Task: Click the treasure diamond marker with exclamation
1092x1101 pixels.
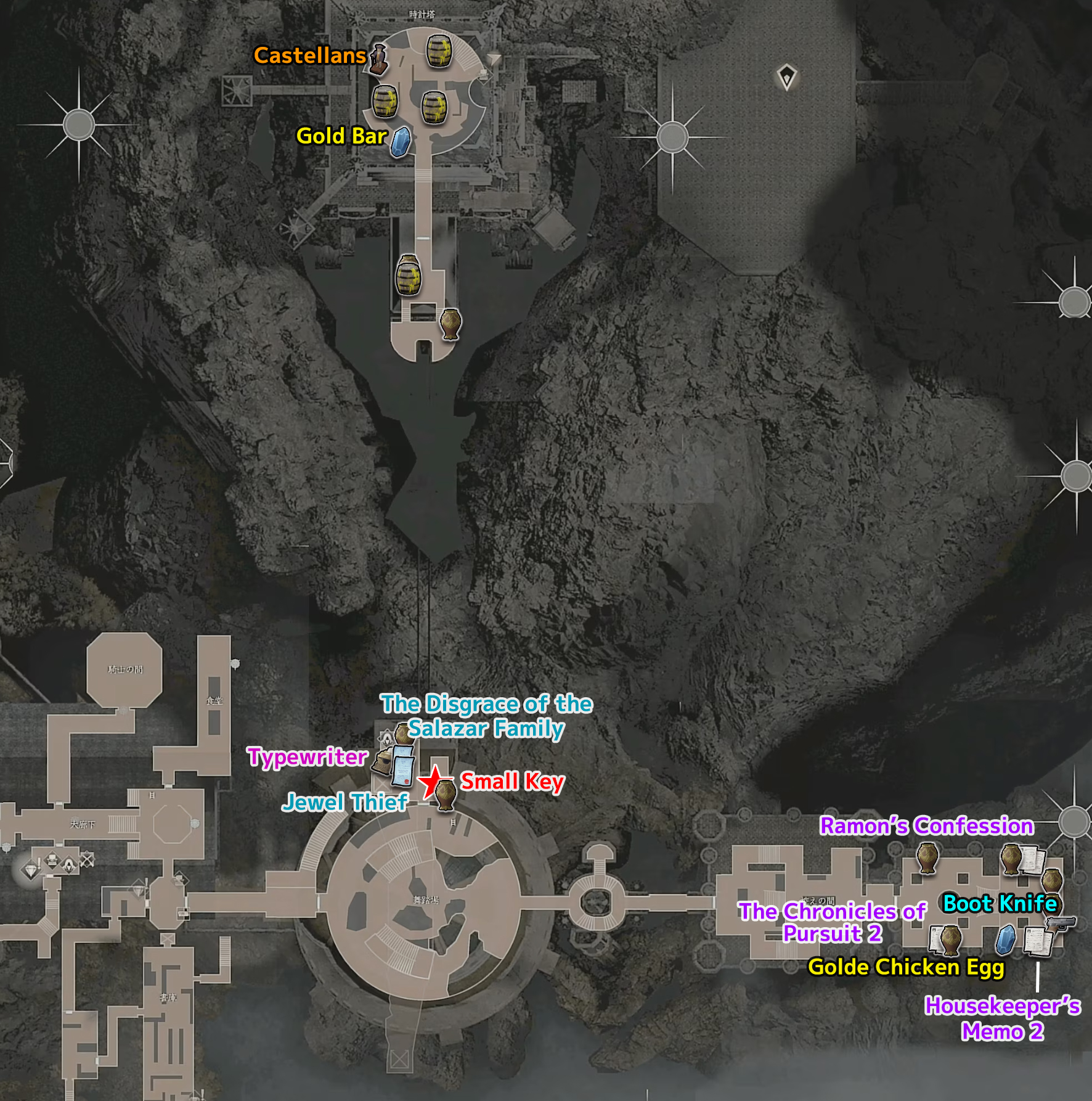Action: pyautogui.click(x=31, y=870)
